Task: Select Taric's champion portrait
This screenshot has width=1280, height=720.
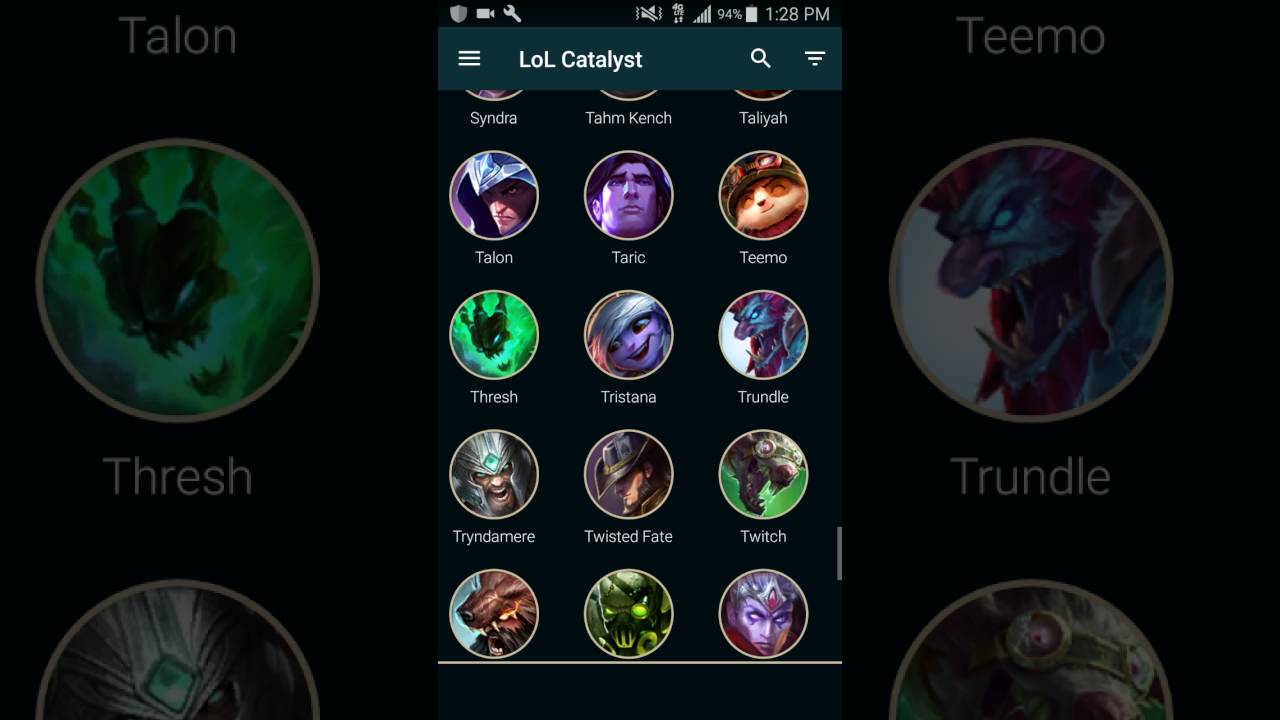Action: coord(628,195)
